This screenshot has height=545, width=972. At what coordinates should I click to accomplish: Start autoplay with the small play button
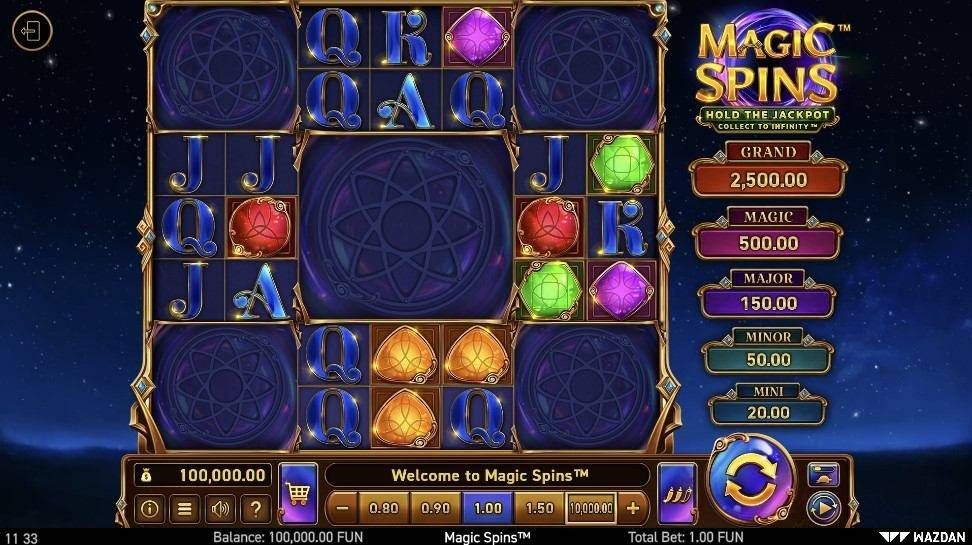tap(823, 507)
